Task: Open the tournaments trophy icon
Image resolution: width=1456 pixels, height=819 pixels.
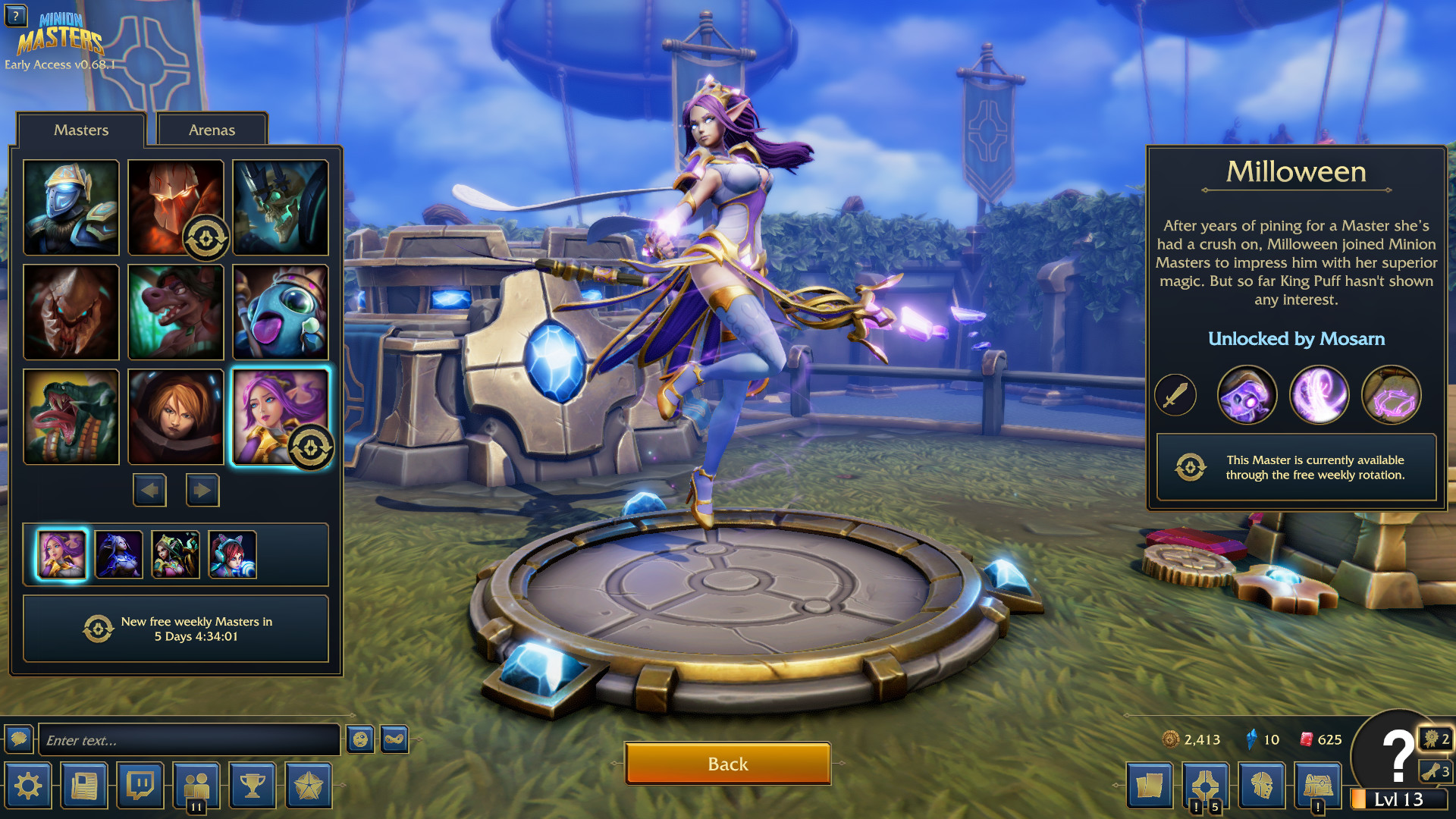Action: pos(252,786)
